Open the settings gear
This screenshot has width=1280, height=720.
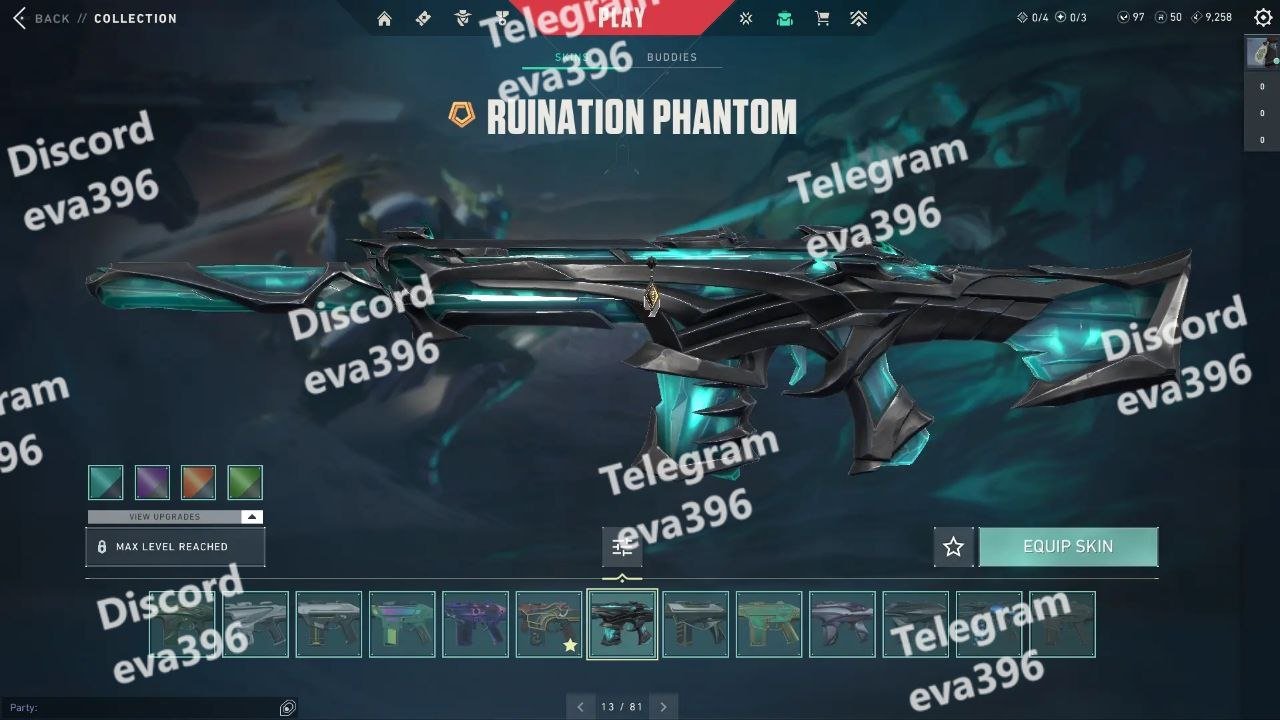point(1263,18)
